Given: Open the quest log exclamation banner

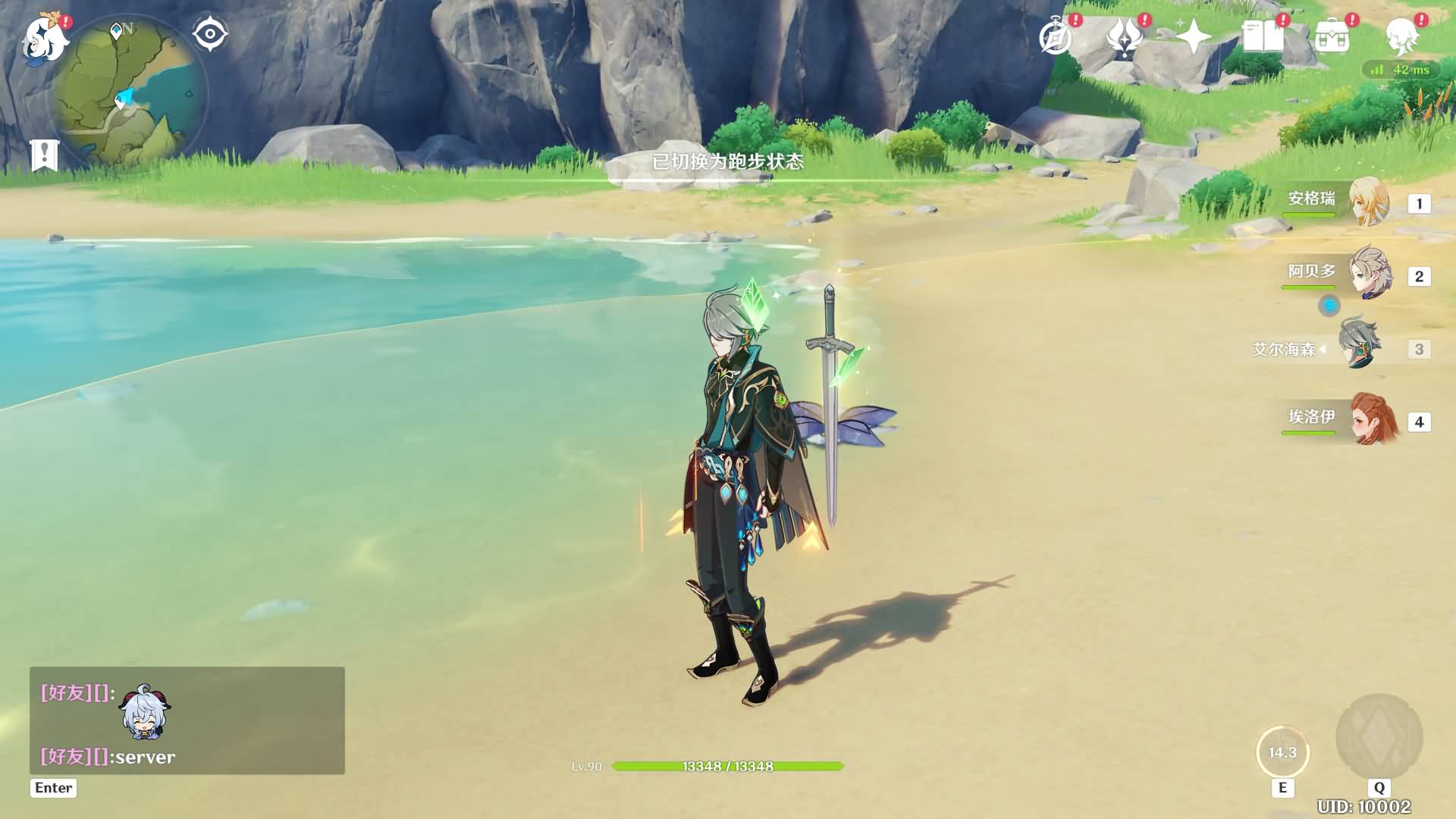Looking at the screenshot, I should [45, 155].
